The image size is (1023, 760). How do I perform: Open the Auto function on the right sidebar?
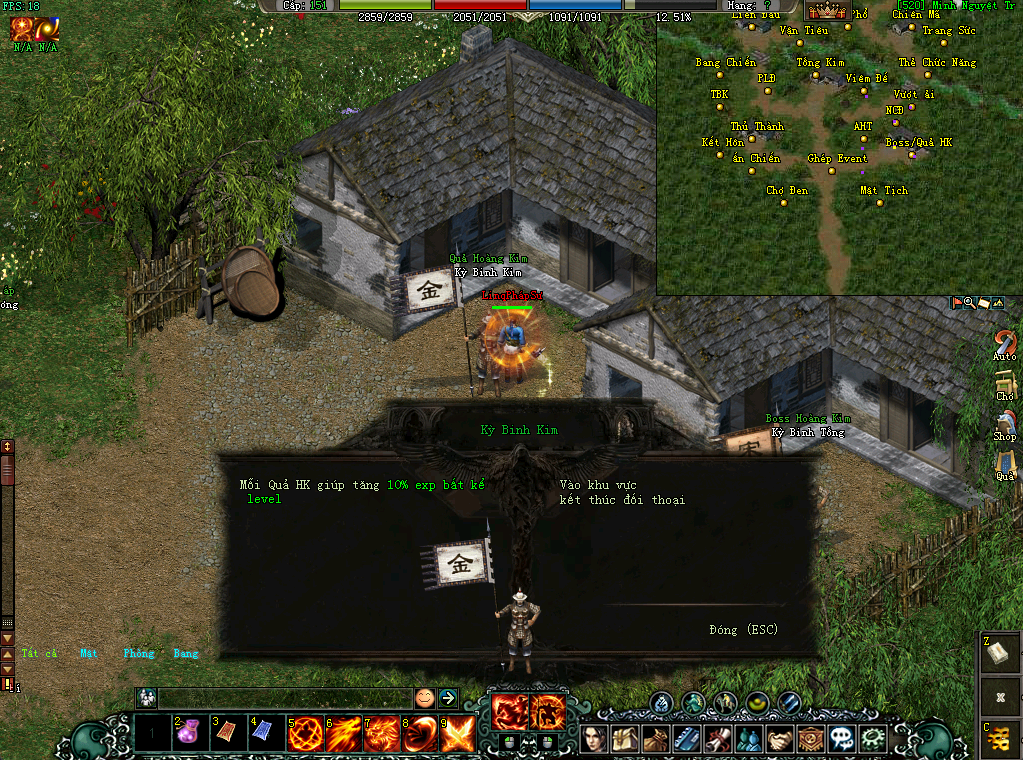point(1004,345)
